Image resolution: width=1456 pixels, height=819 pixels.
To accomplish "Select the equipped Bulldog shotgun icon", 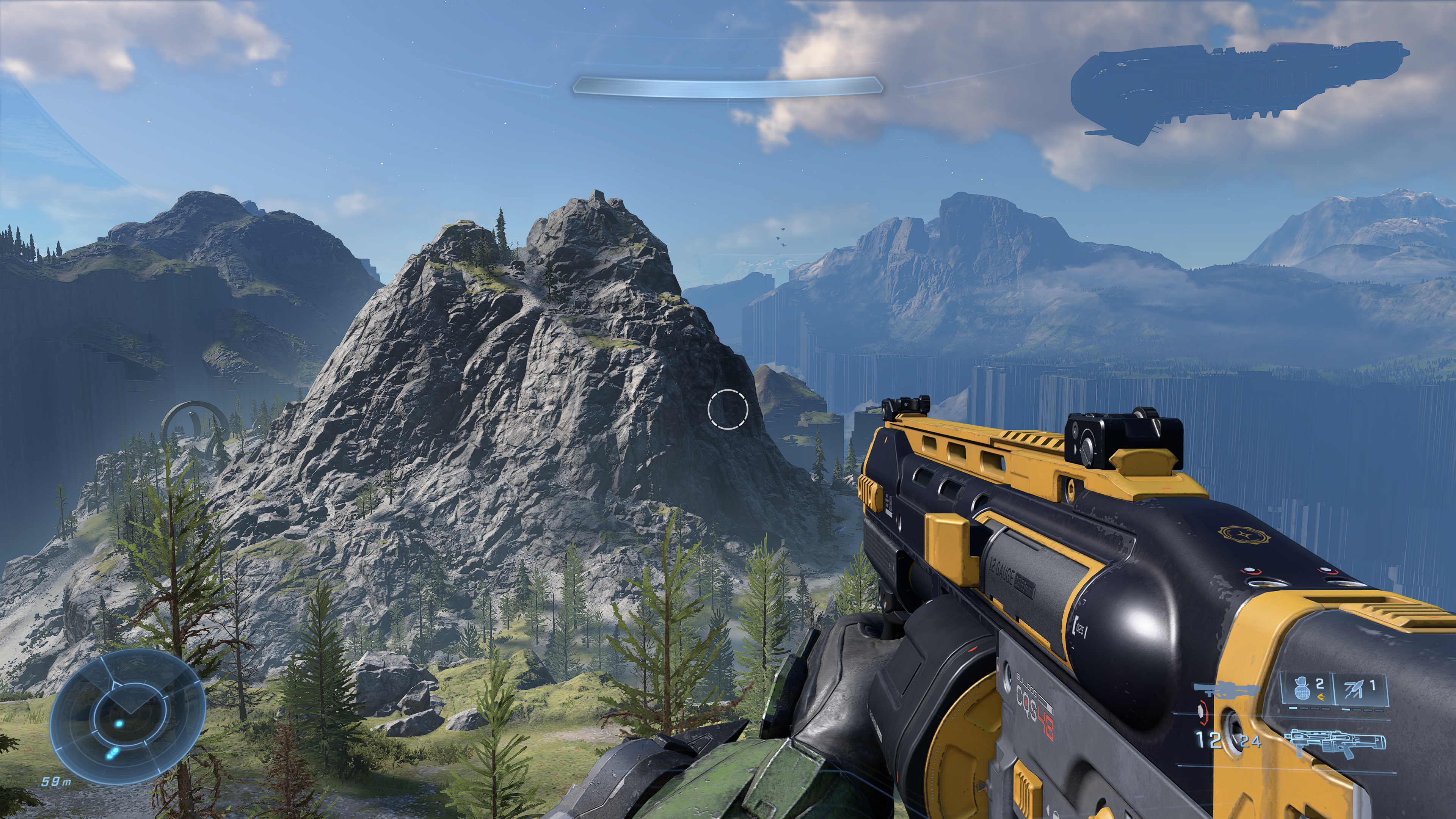I will click(x=1335, y=742).
